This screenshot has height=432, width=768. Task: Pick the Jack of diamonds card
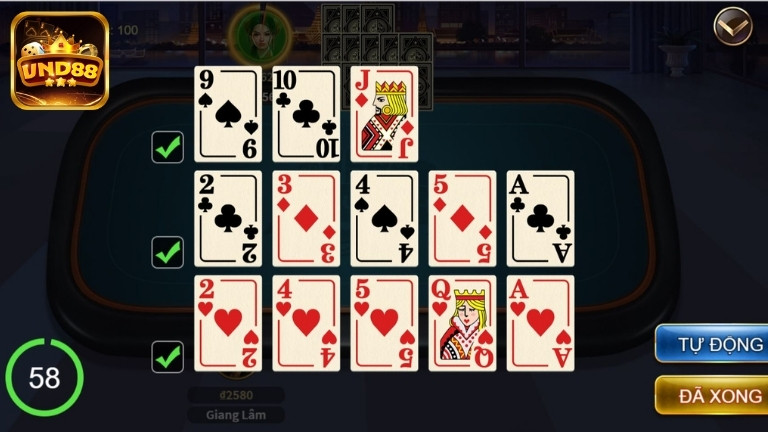point(384,114)
